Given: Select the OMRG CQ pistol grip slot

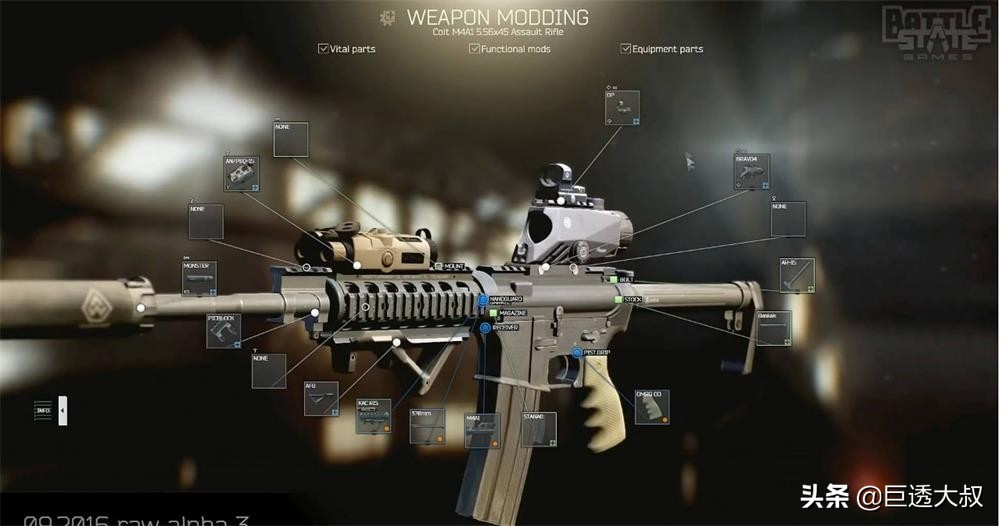Looking at the screenshot, I should (651, 407).
